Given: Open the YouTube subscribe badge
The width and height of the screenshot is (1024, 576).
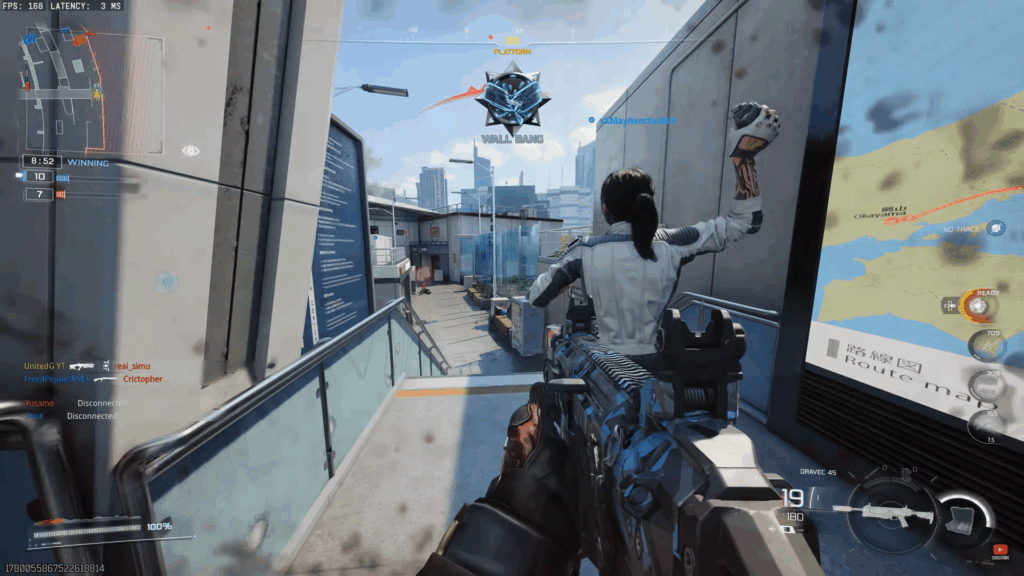Looking at the screenshot, I should click(x=1000, y=548).
